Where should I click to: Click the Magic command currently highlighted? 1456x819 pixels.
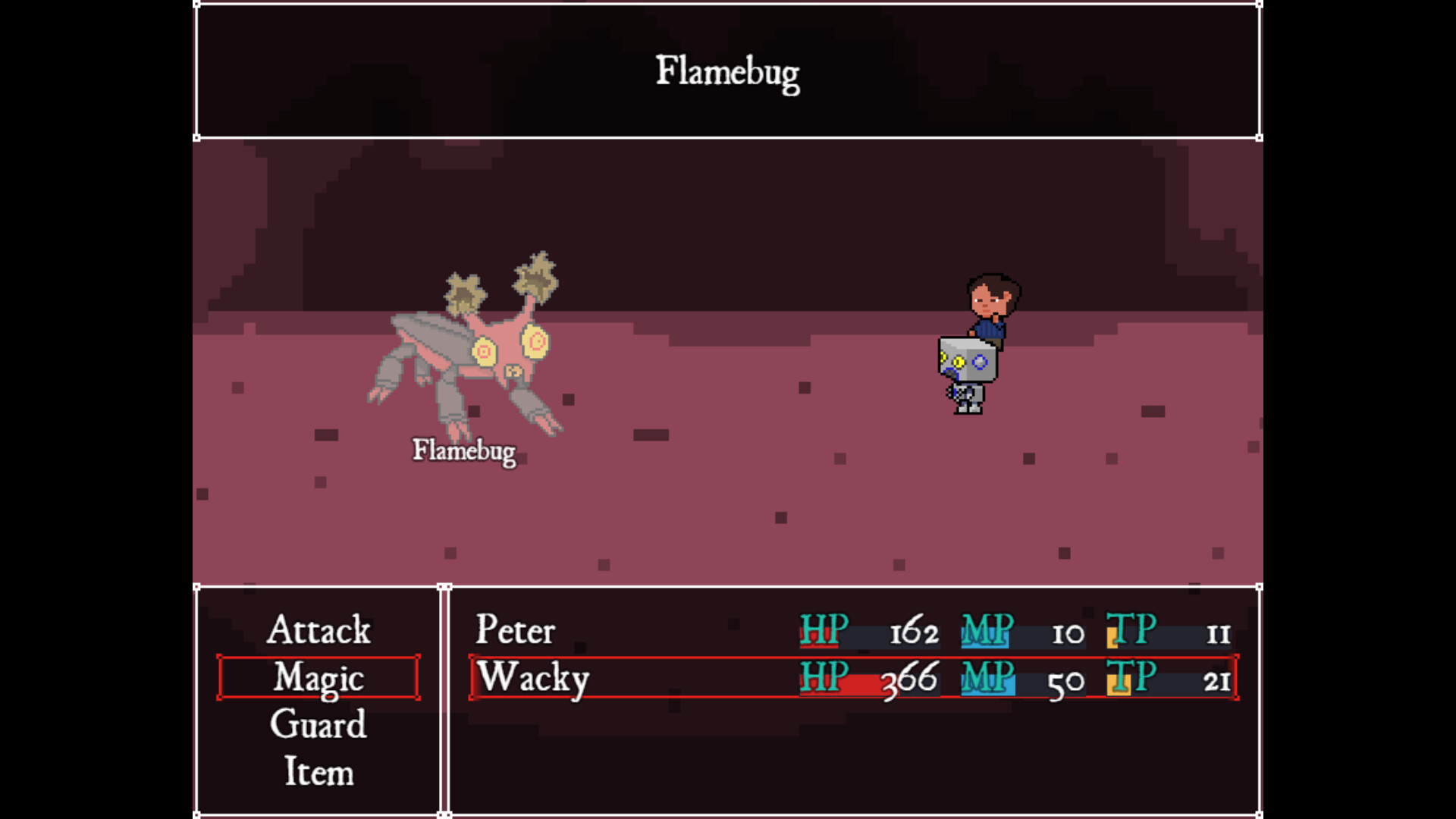click(318, 679)
